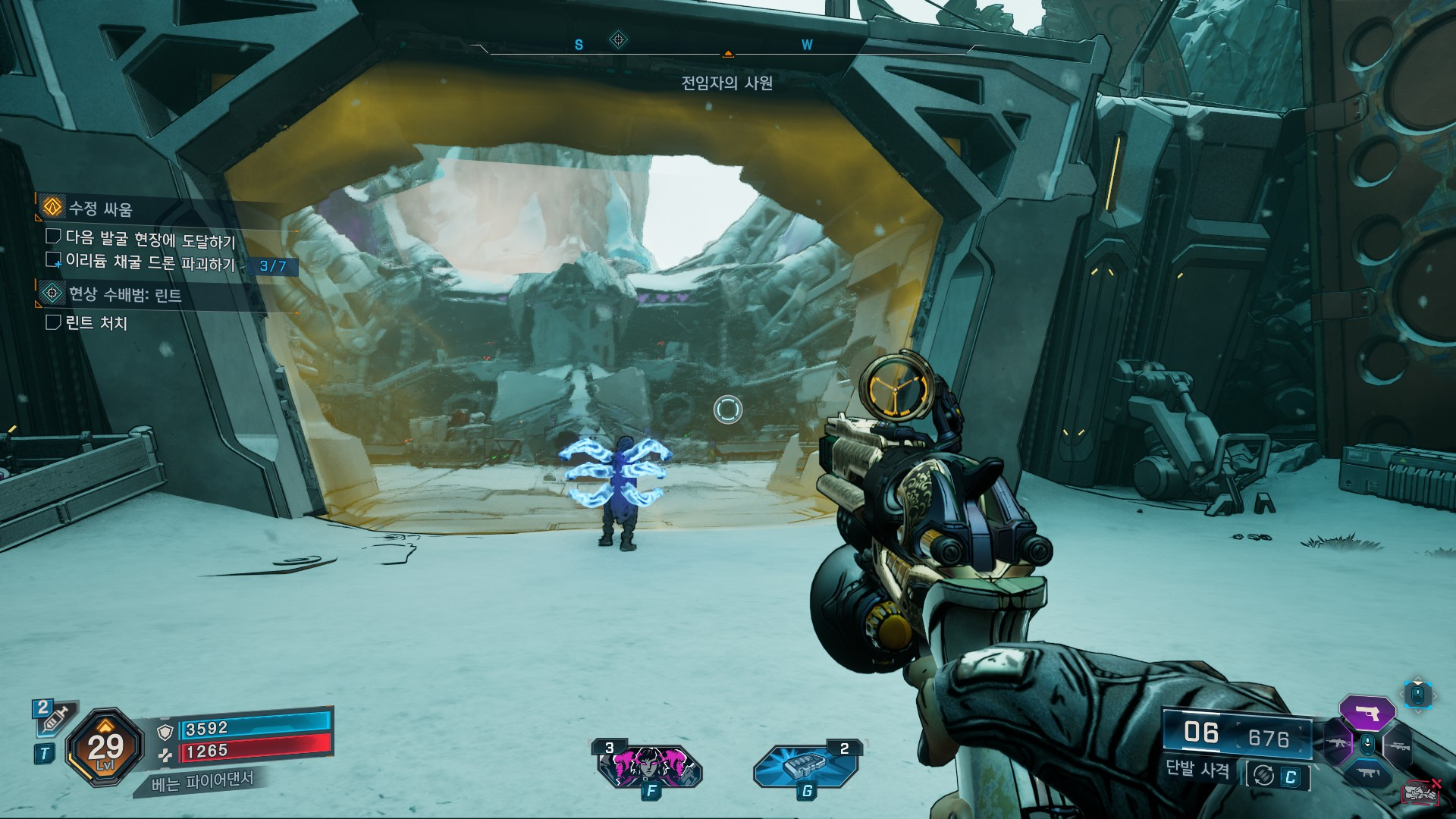Screen dimensions: 1456x819
Task: Switch to the sniper rifle weapon slot
Action: pos(1398,746)
